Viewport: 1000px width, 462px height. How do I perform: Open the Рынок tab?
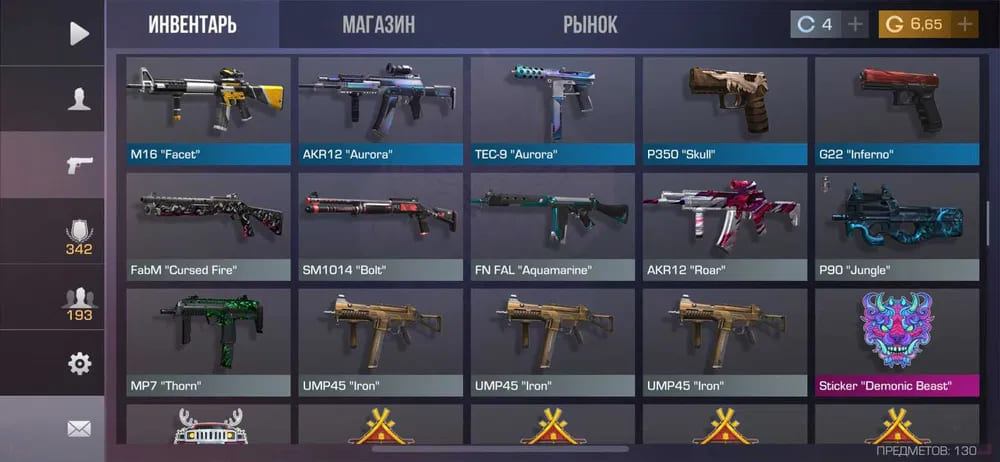coord(590,24)
